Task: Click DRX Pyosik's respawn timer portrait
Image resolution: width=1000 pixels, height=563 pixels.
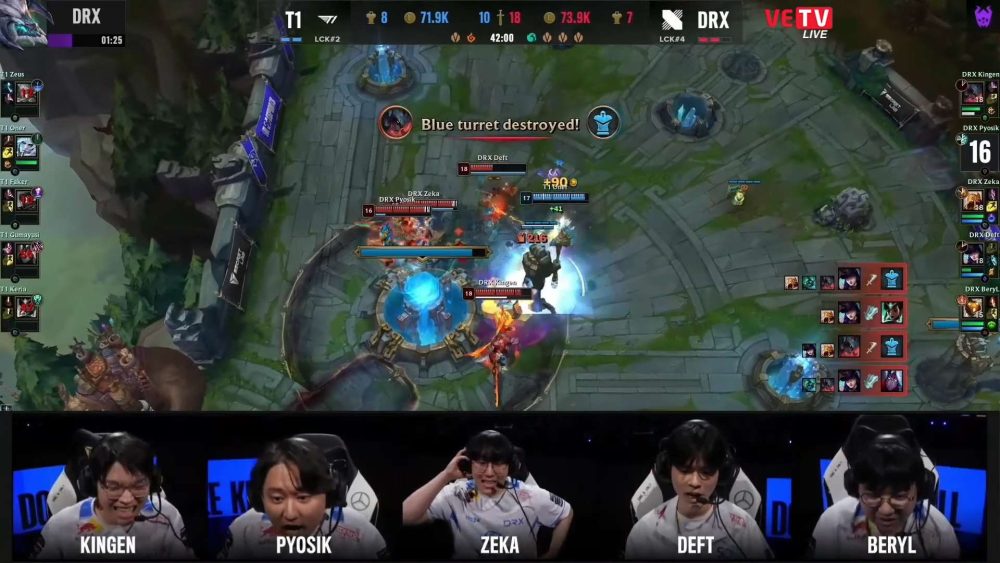Action: pos(980,151)
